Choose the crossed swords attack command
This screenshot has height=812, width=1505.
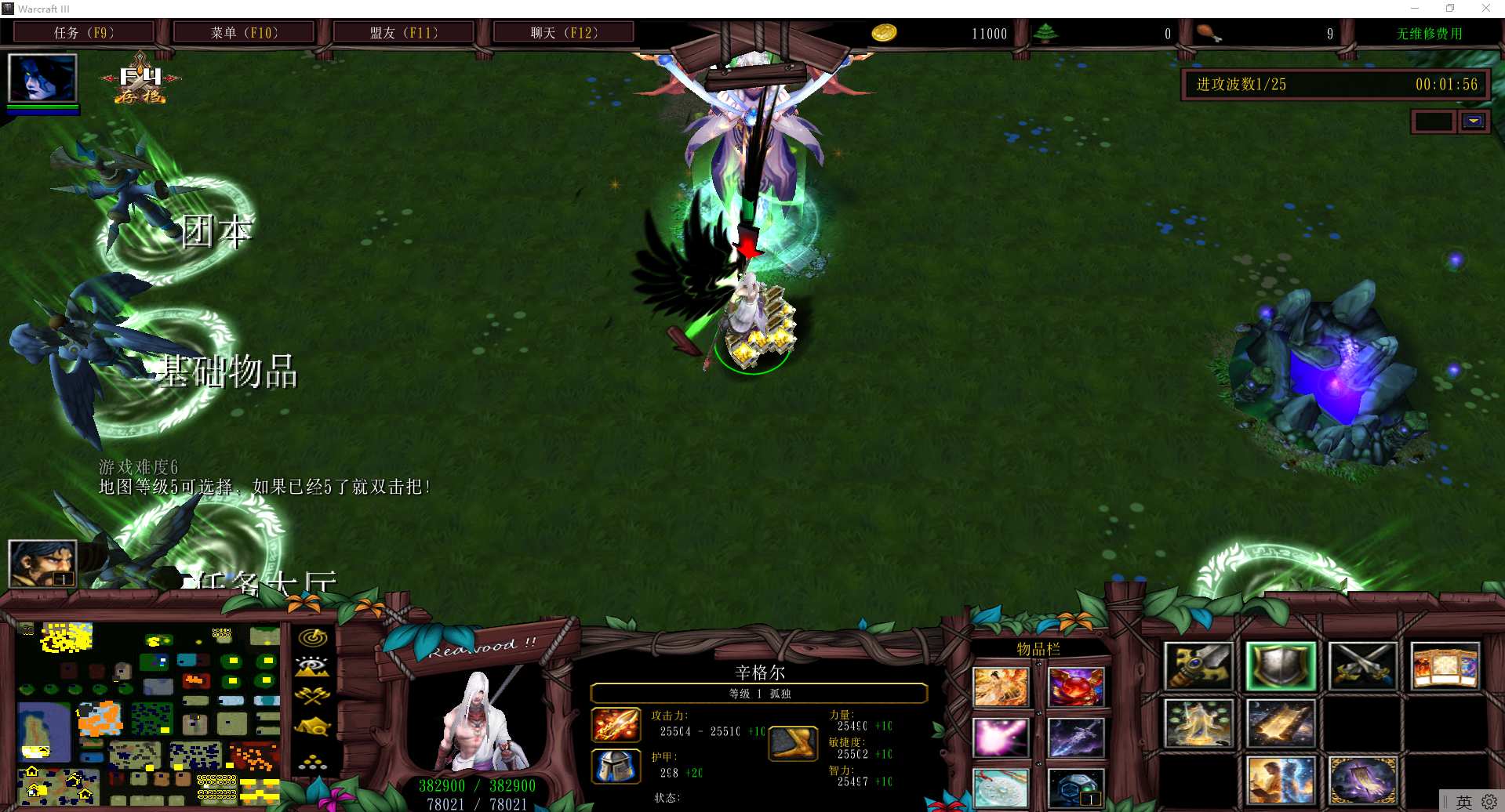(1362, 666)
